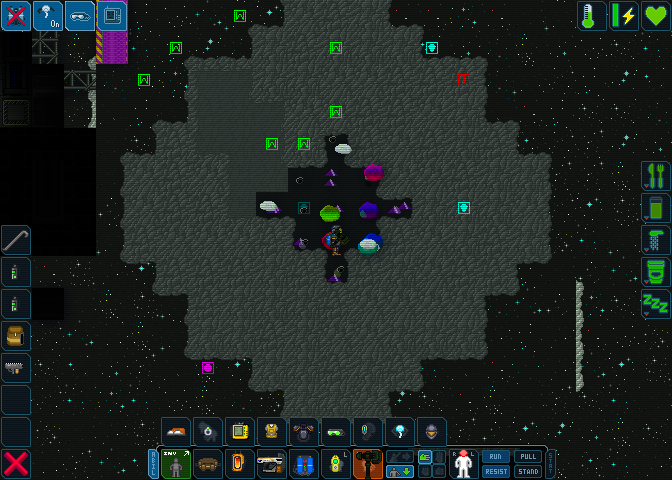The image size is (672, 480).
Task: Select the blue jetpack equipment slot
Action: point(304,464)
